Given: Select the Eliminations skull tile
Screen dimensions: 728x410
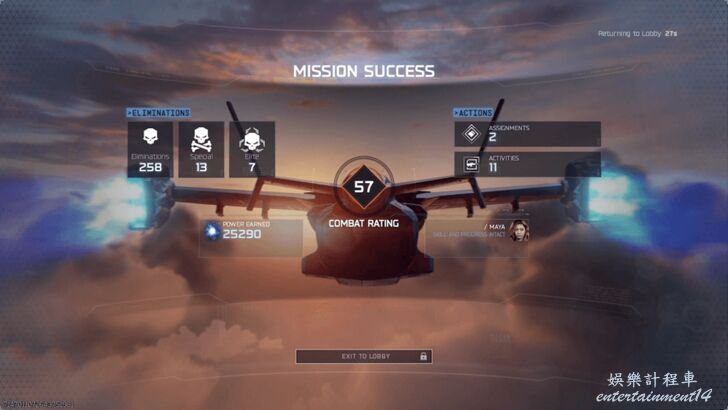Looking at the screenshot, I should click(x=150, y=149).
